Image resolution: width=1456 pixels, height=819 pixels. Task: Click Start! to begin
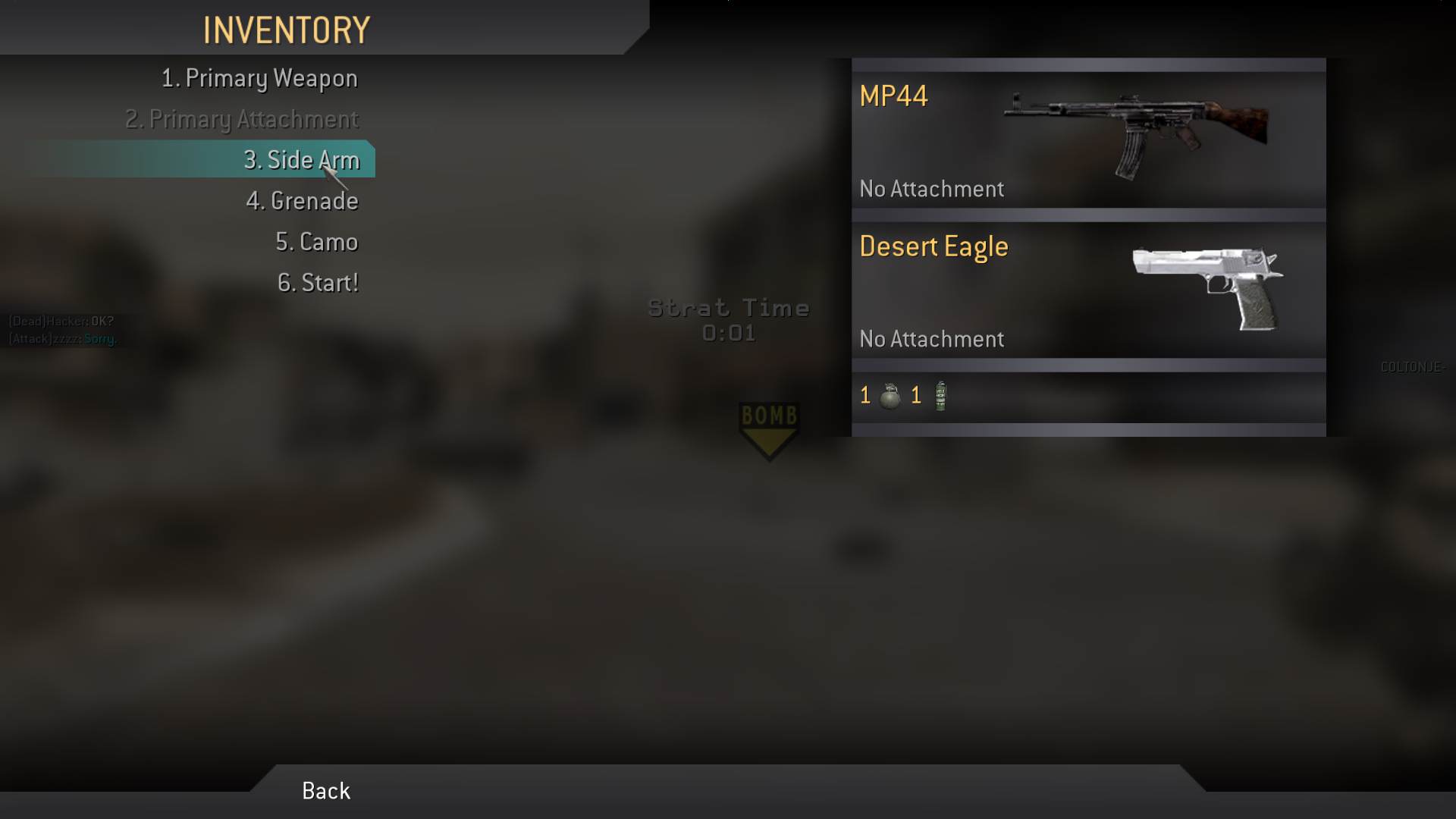tap(318, 283)
